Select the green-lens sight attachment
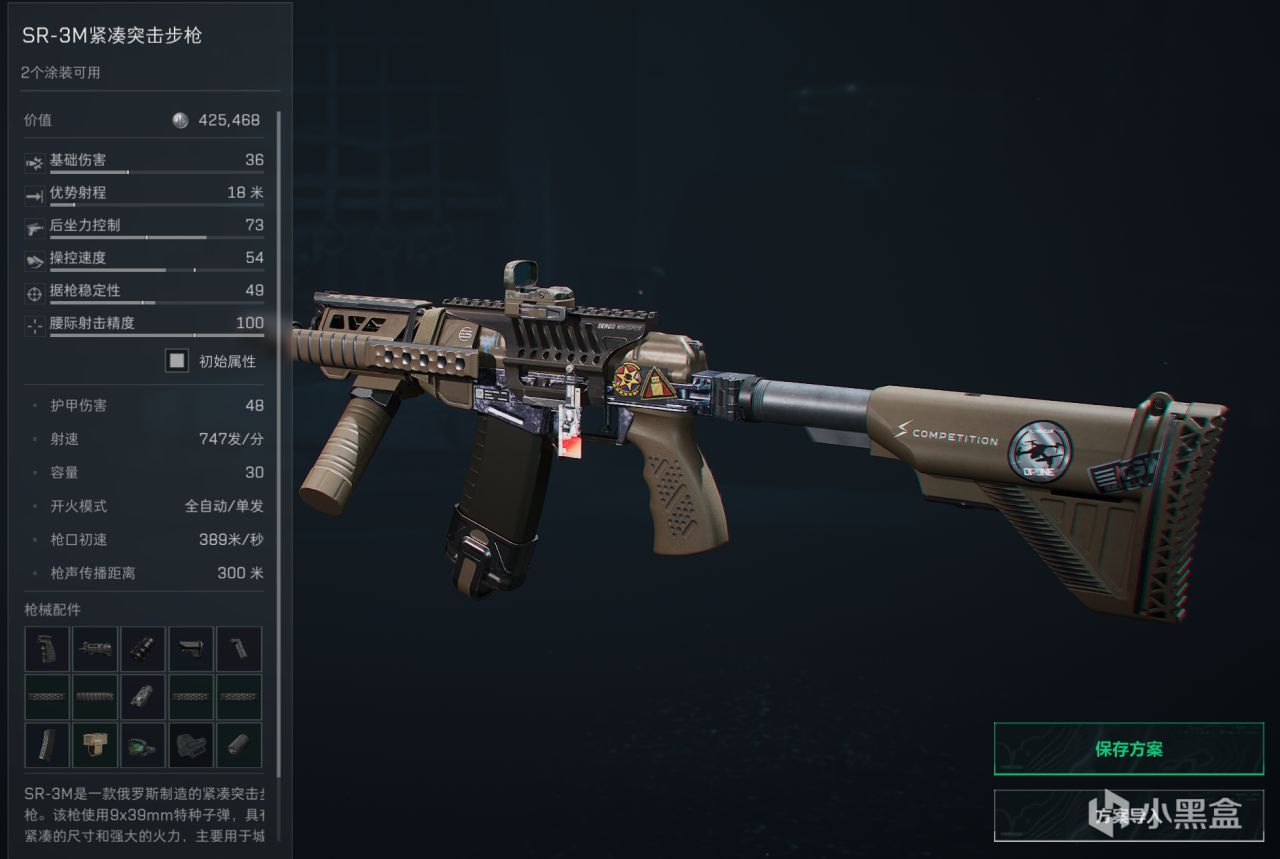 tap(143, 745)
